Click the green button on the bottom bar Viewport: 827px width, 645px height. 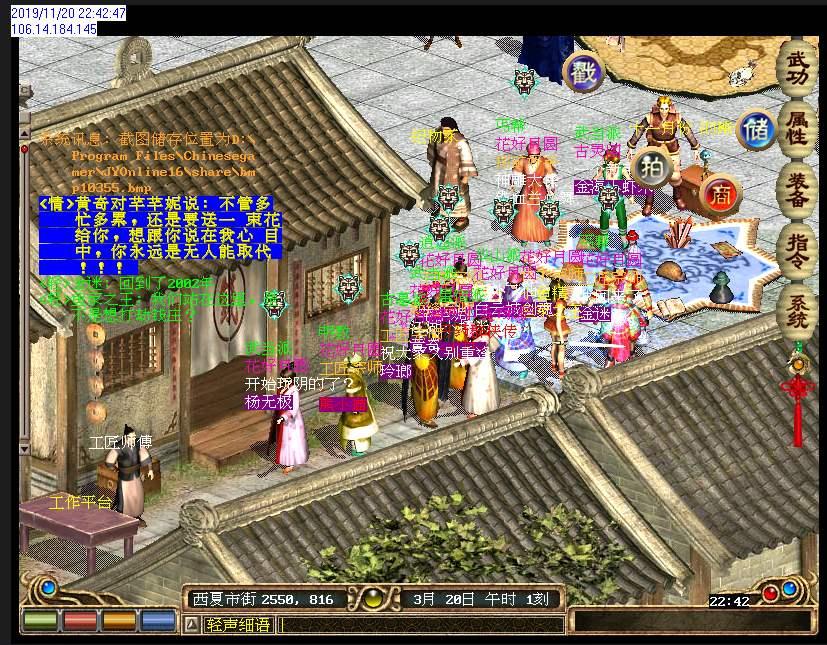pyautogui.click(x=40, y=620)
